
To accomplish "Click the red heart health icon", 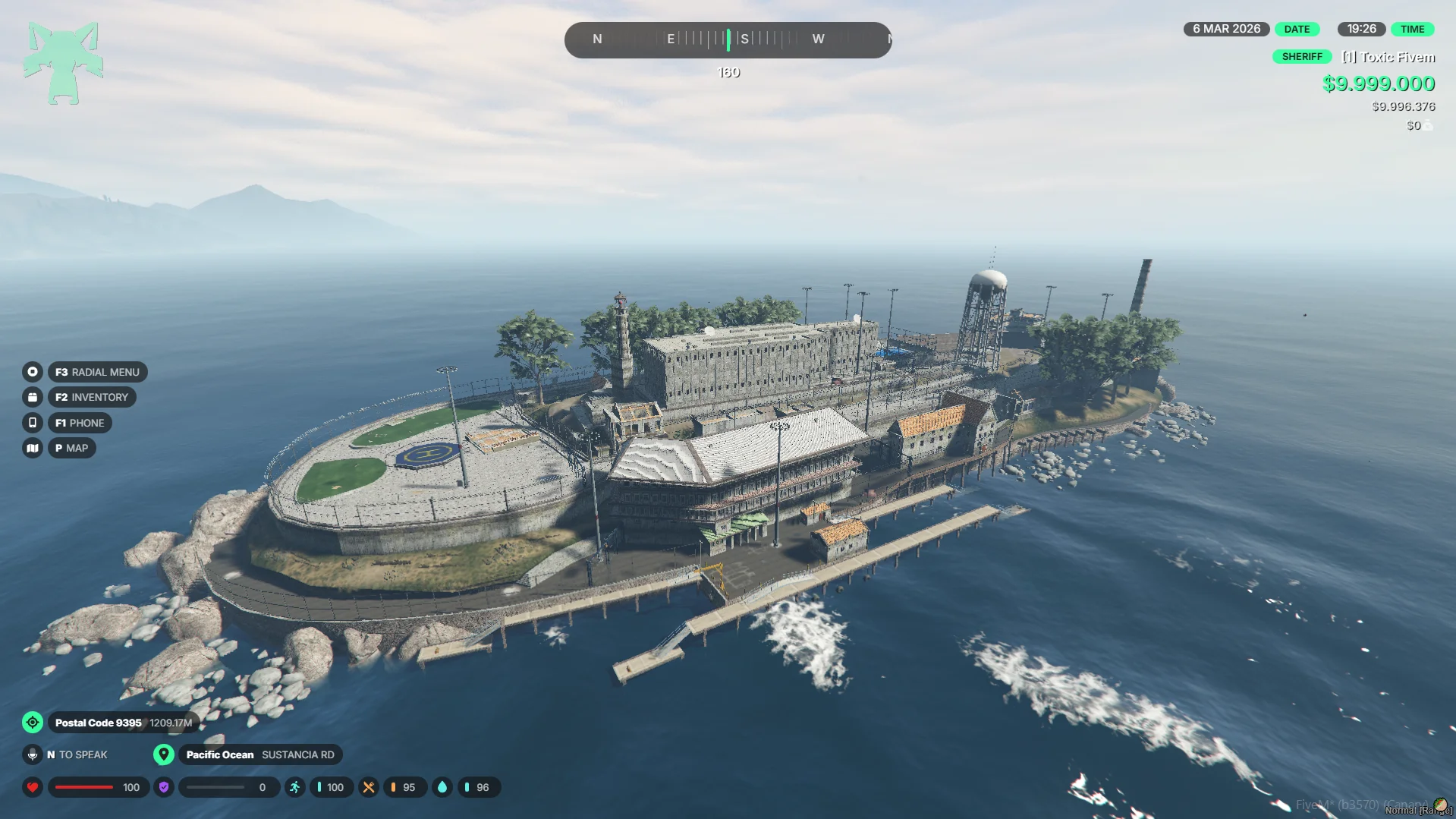I will (x=33, y=787).
